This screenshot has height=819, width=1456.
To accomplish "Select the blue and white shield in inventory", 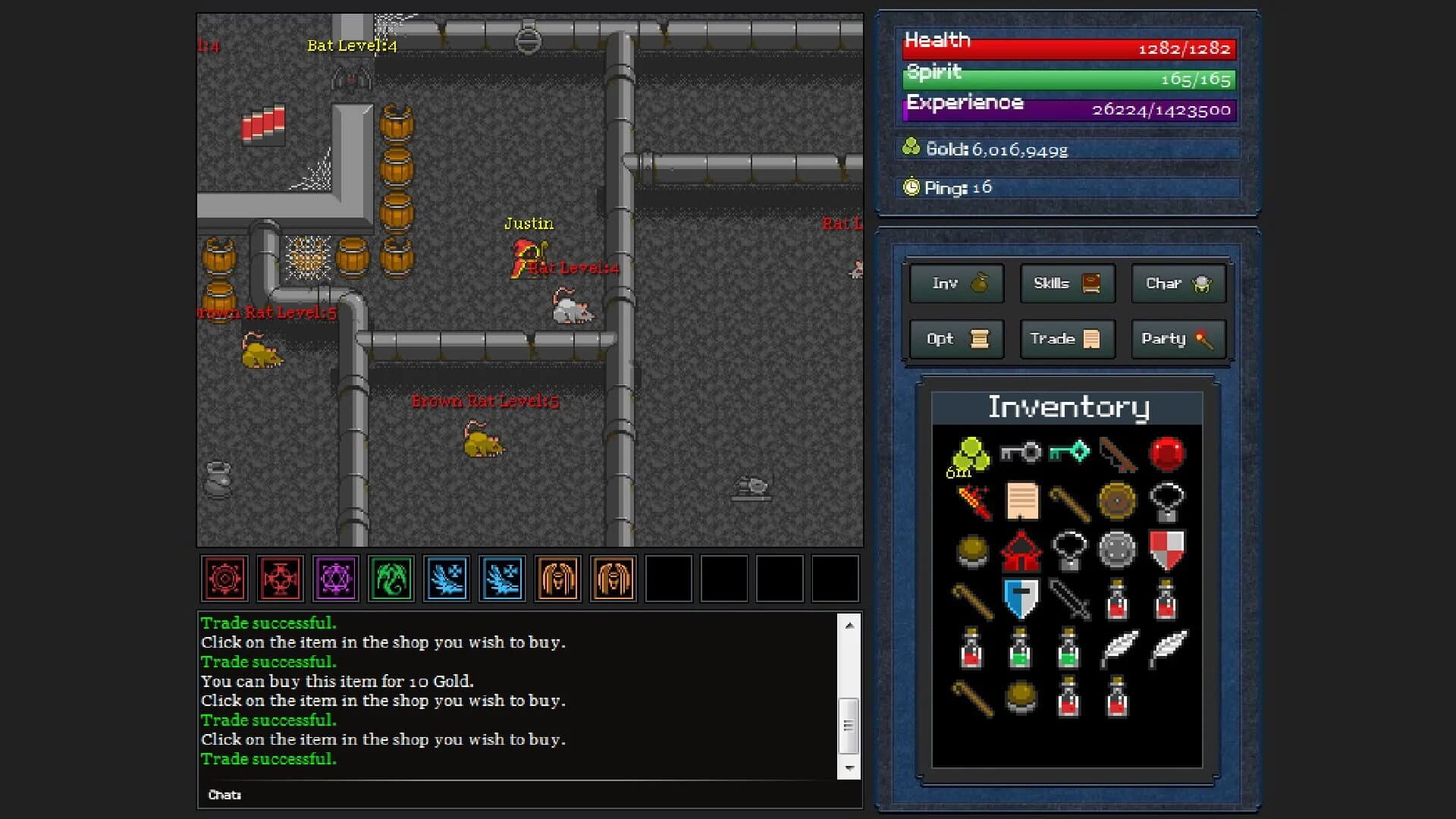I will [x=1020, y=598].
